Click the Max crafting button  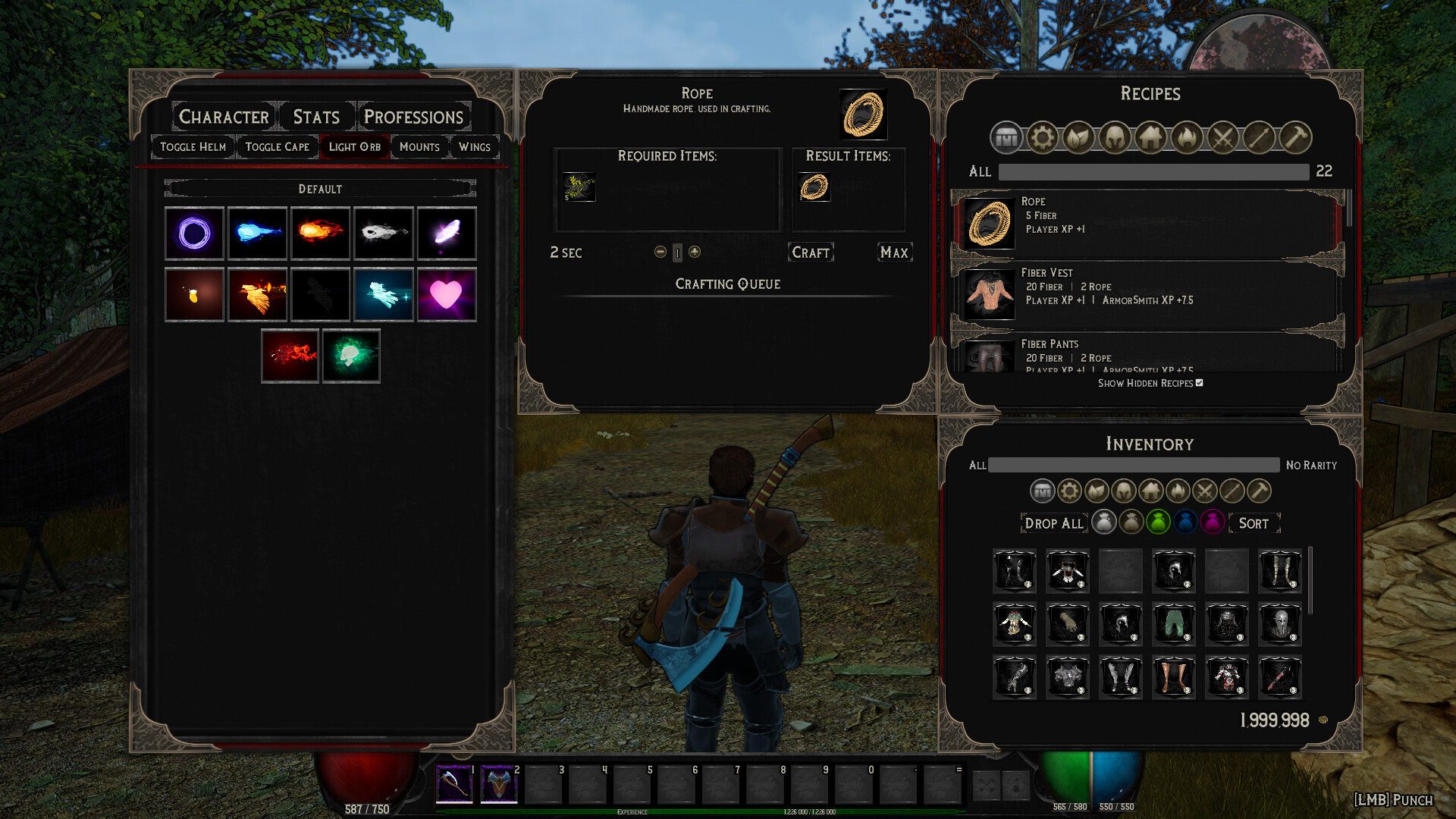pyautogui.click(x=894, y=252)
